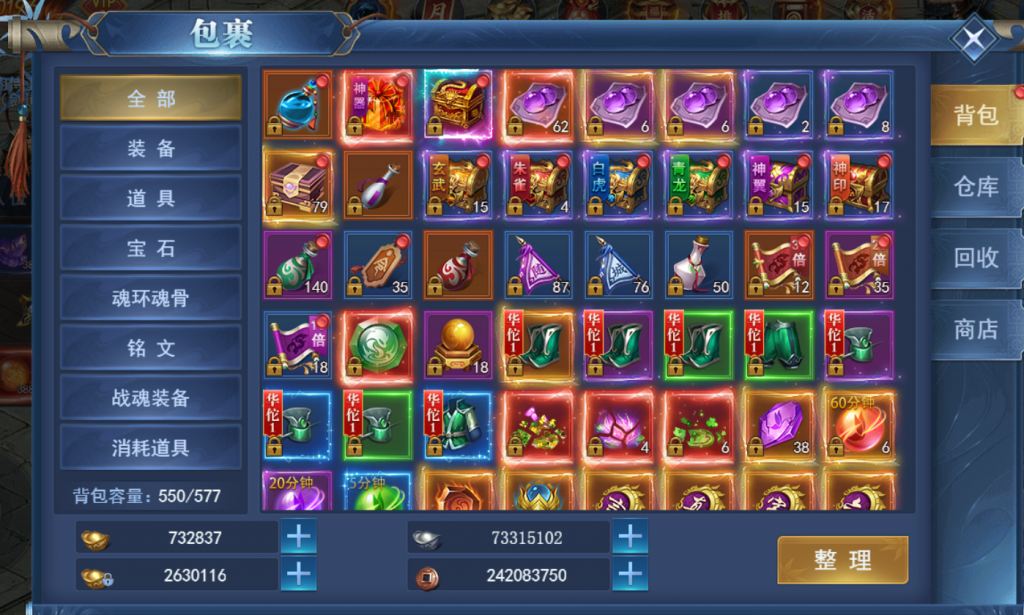The width and height of the screenshot is (1024, 615).
Task: Pick the 60分钟 red orb item
Action: tap(858, 425)
